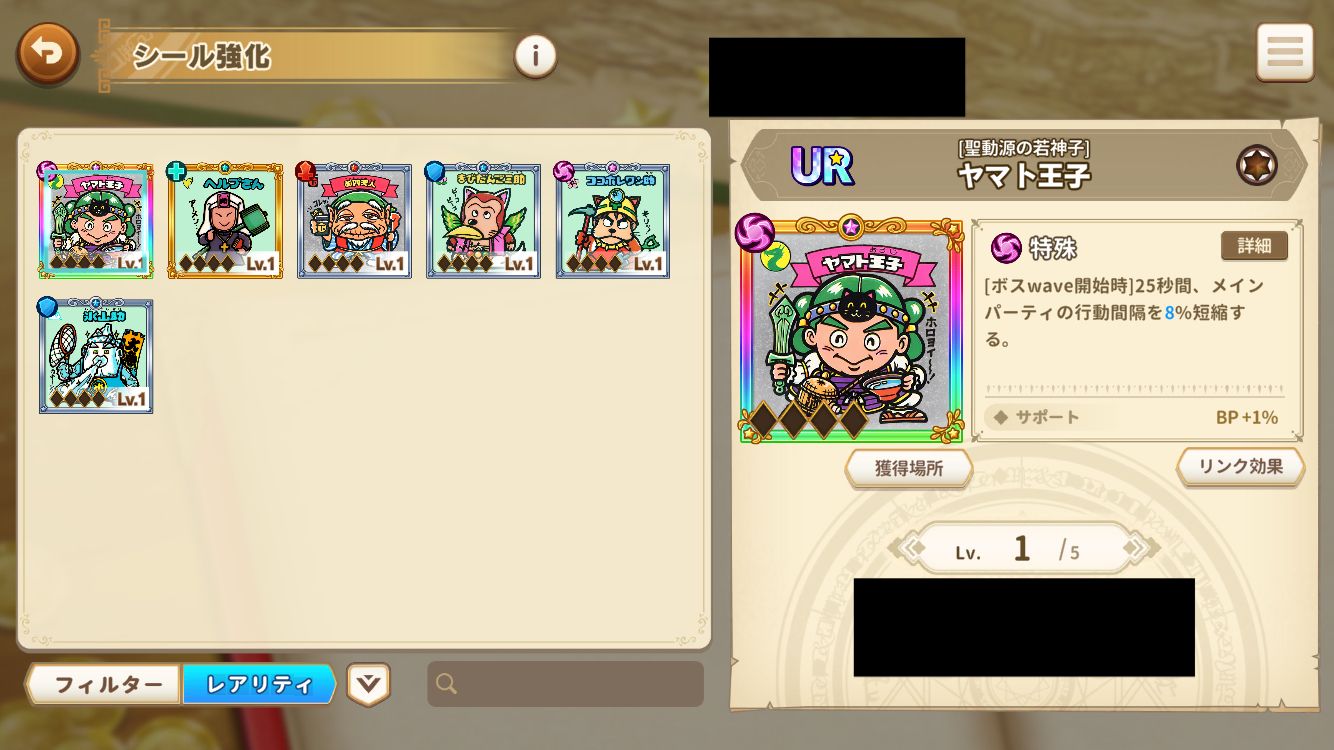The height and width of the screenshot is (750, 1334).
Task: Select the きびだんご三助 seal card
Action: click(x=483, y=220)
